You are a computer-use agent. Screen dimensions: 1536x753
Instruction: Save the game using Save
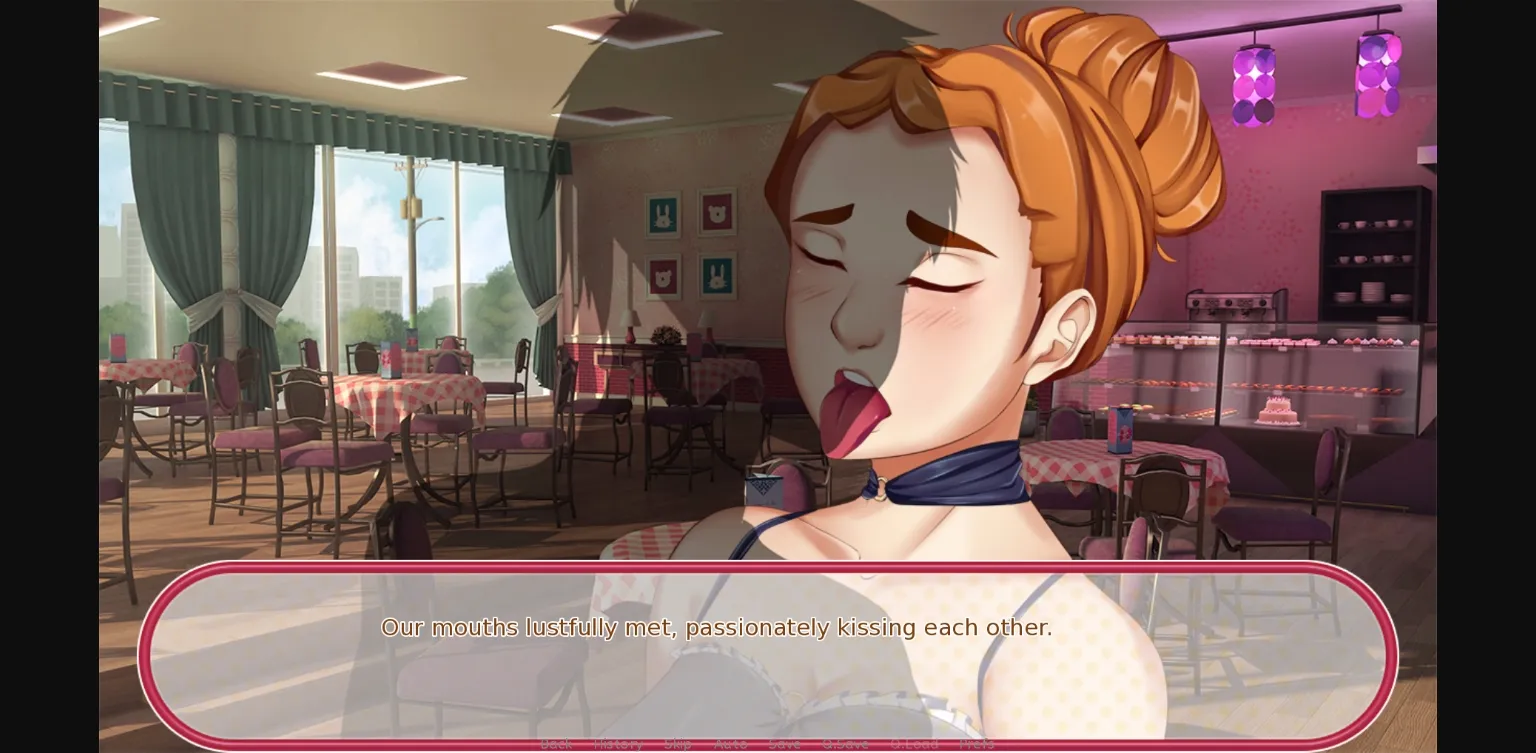coord(784,743)
